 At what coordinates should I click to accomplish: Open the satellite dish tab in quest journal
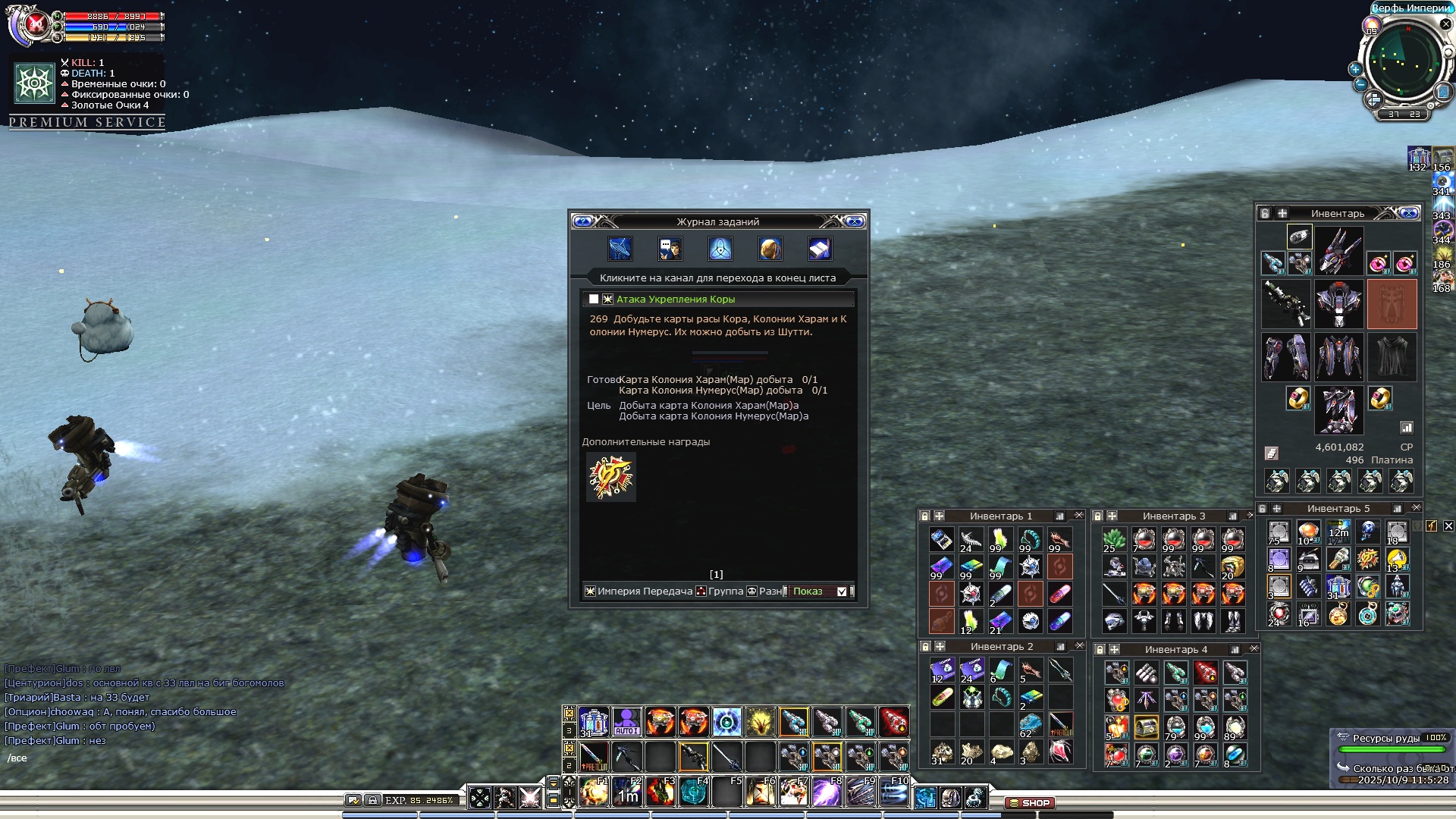(x=620, y=249)
